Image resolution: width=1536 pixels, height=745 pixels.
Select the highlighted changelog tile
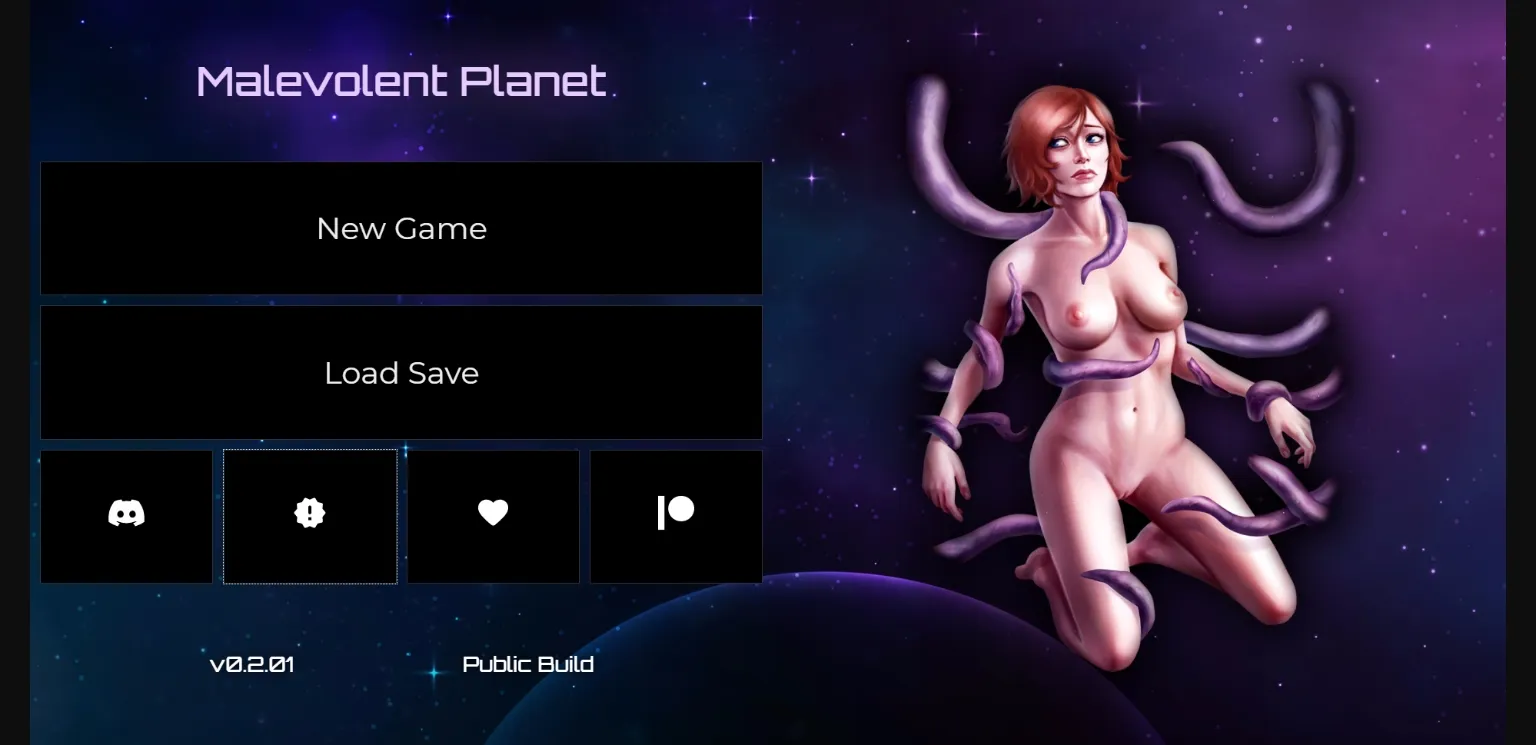point(310,515)
